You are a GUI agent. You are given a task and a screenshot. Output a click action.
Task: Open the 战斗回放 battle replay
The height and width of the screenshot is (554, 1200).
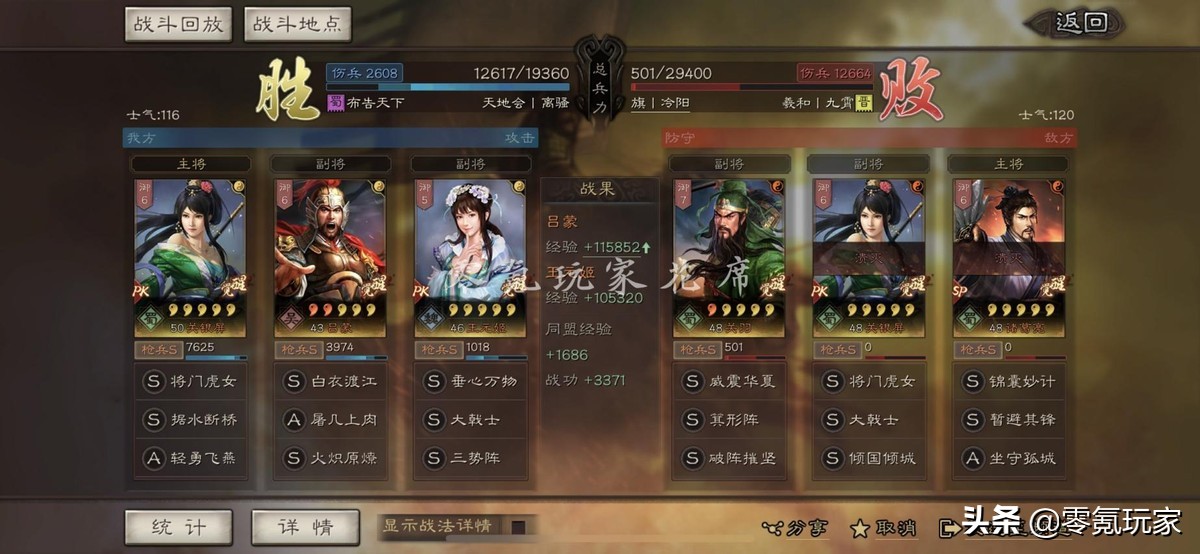(x=179, y=24)
